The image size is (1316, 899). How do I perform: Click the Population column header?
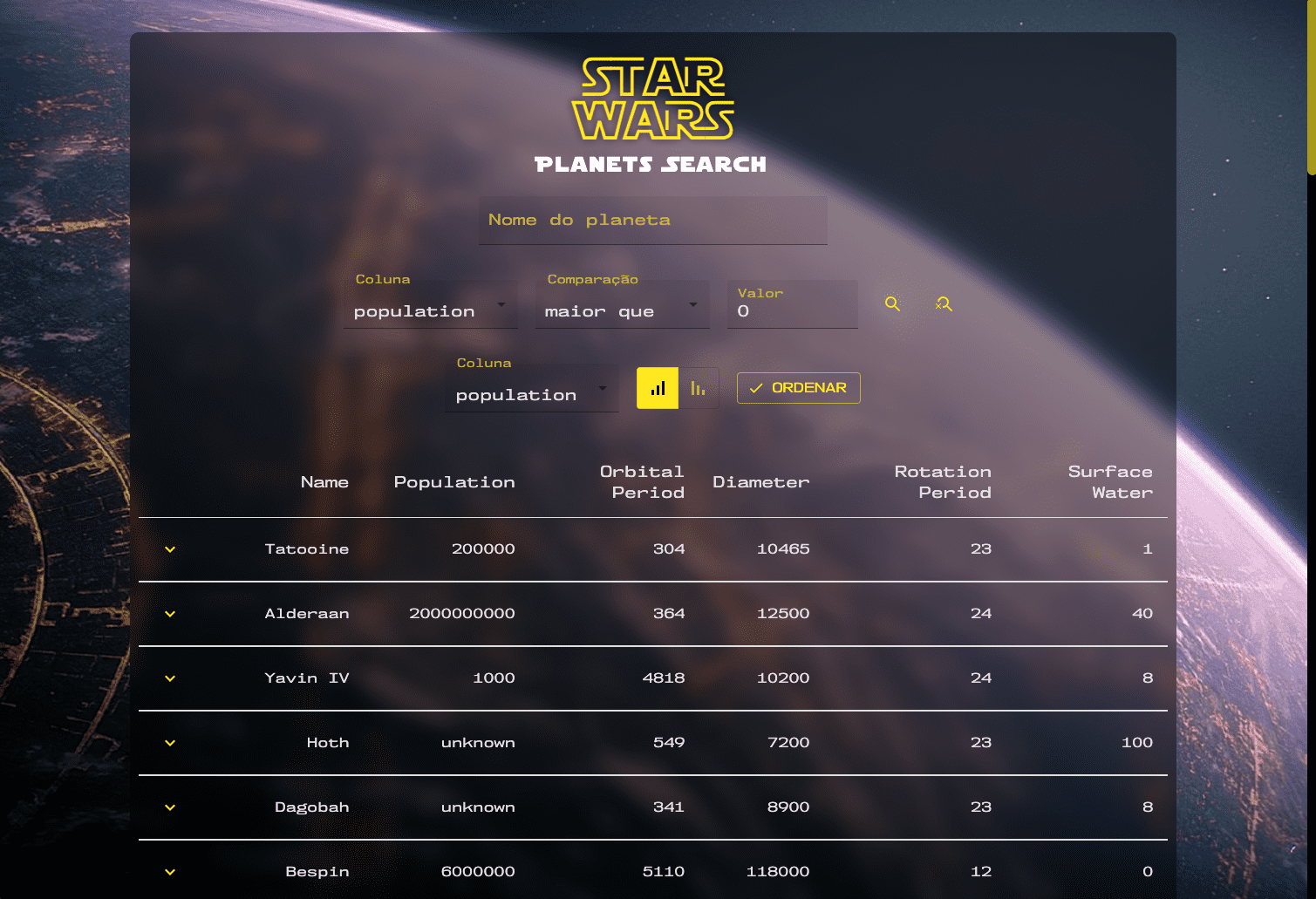[x=454, y=481]
